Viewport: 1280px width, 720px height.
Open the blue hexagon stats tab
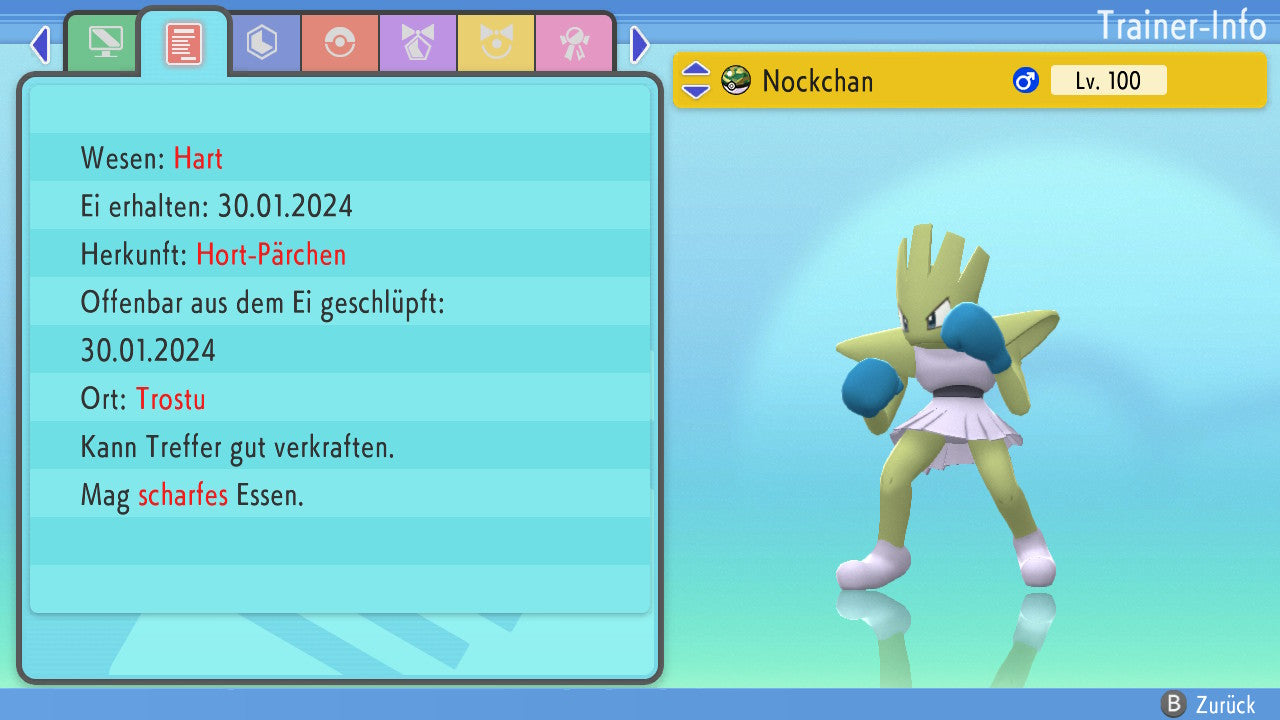tap(262, 43)
